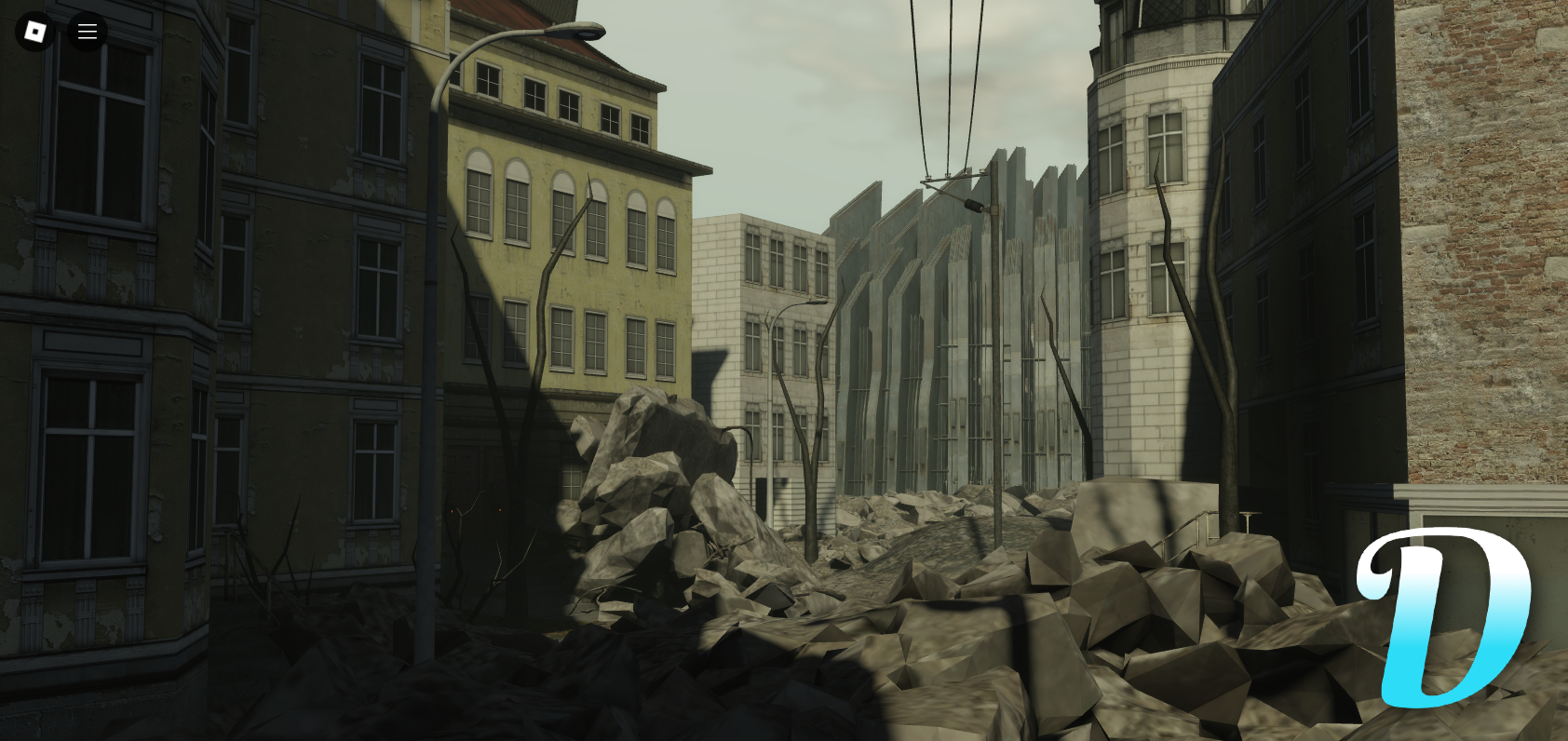Image resolution: width=1568 pixels, height=741 pixels.
Task: Click the topmost-left circular button
Action: pyautogui.click(x=34, y=31)
